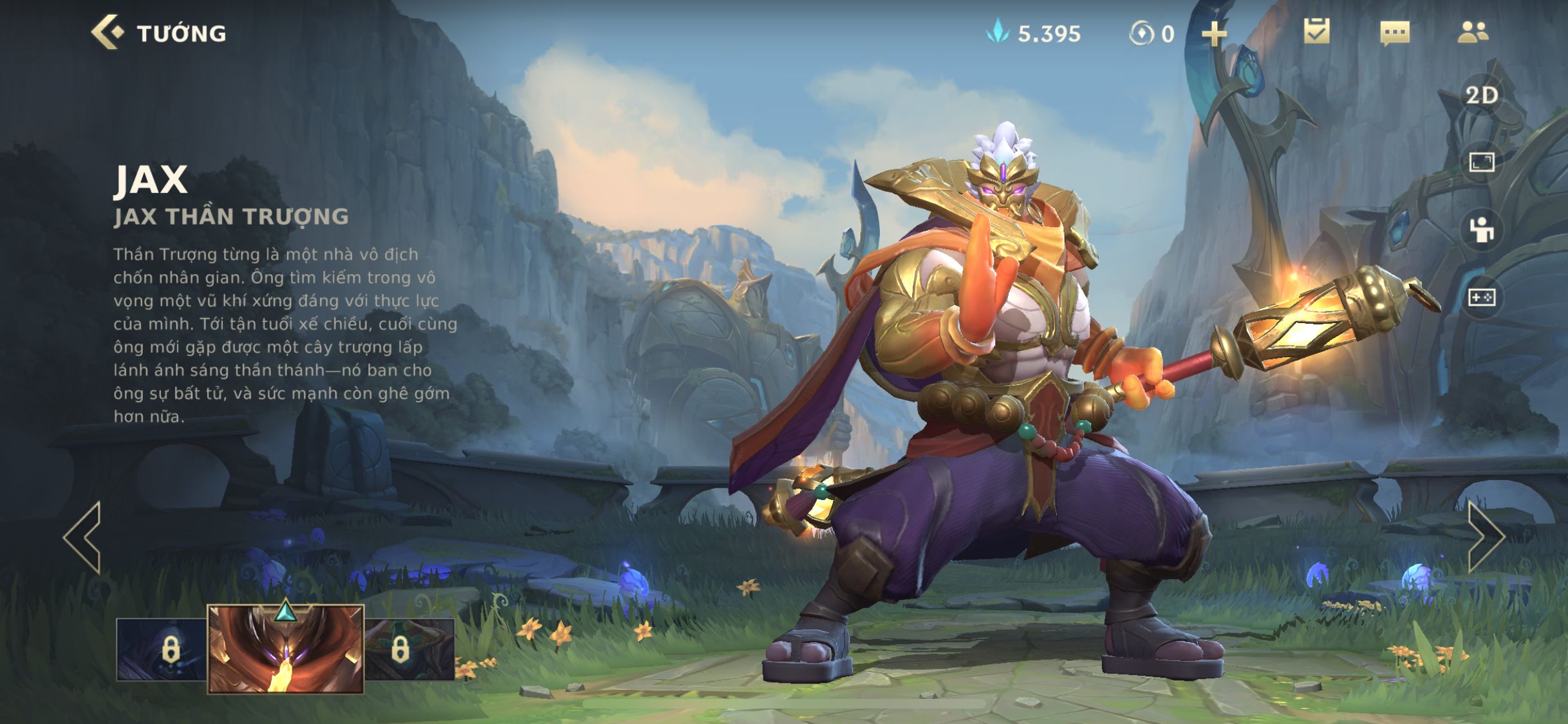Show the previous champion with left arrow

pos(84,537)
